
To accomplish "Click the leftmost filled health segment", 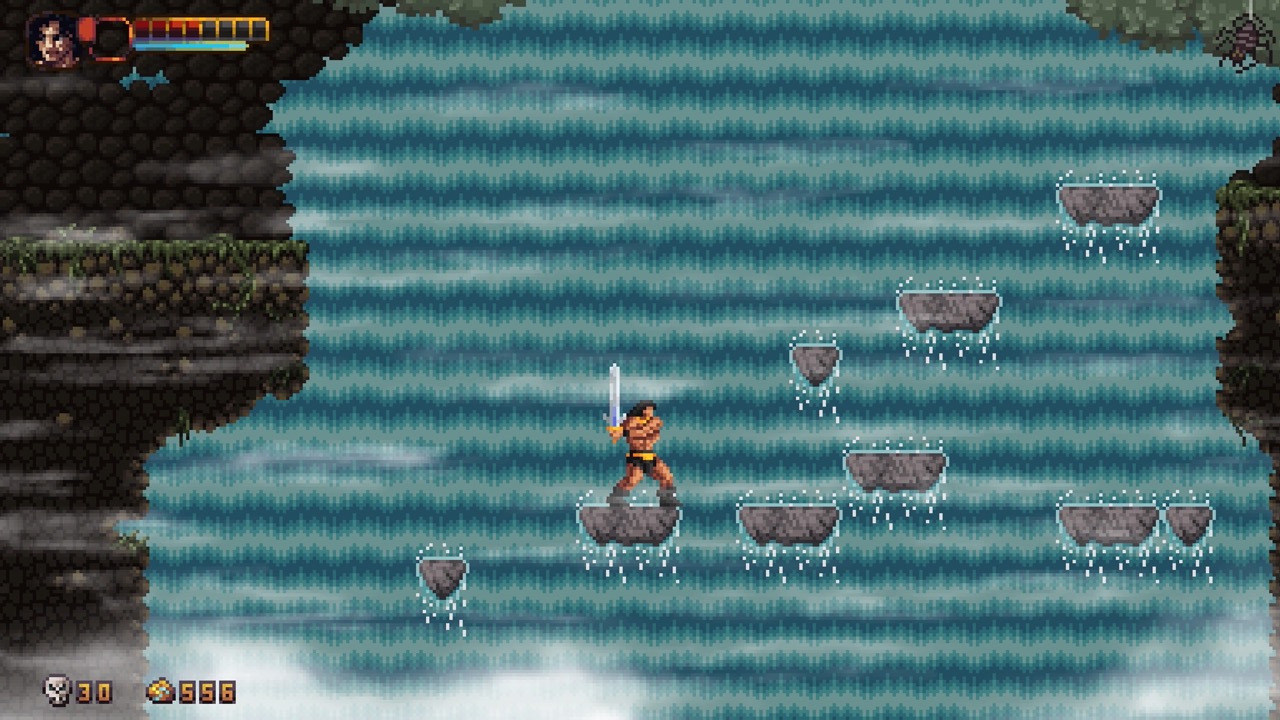I will click(140, 27).
